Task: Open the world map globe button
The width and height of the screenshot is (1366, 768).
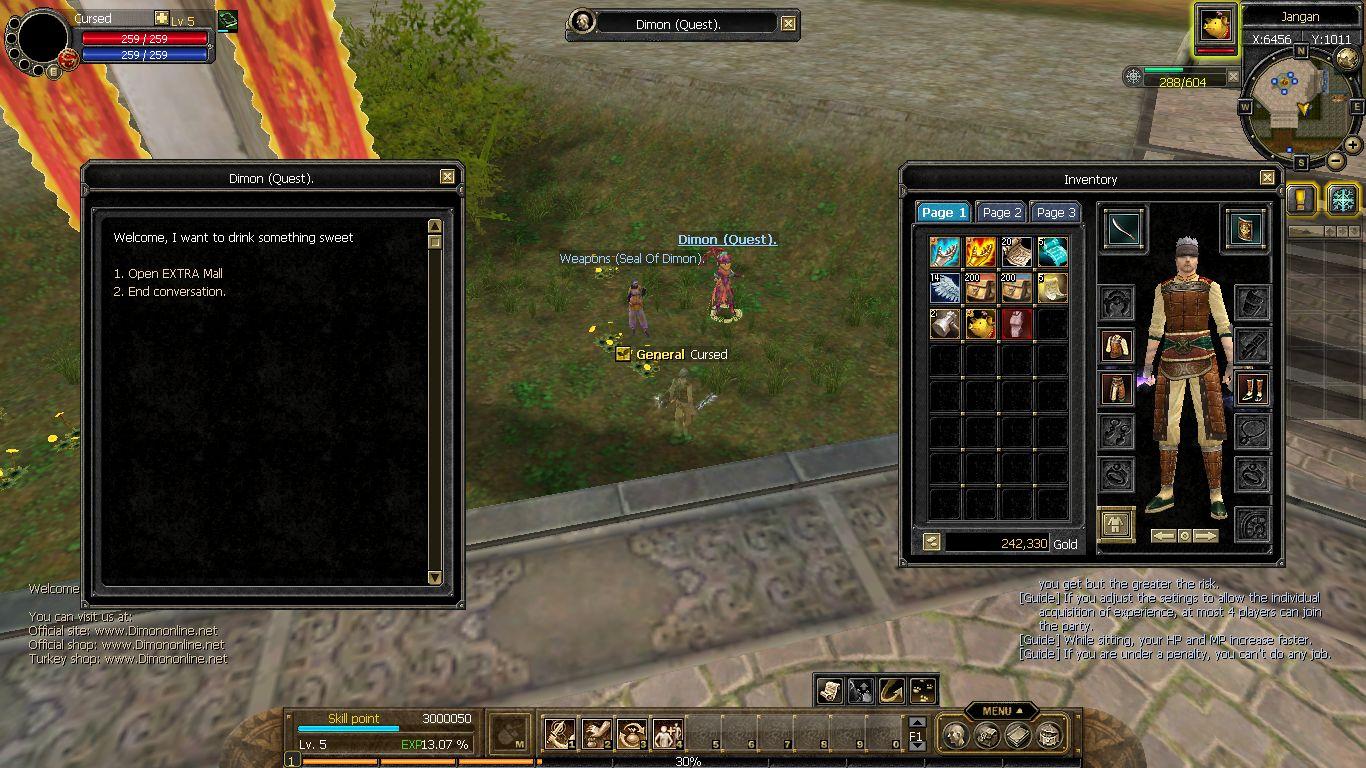Action: pyautogui.click(x=1347, y=59)
